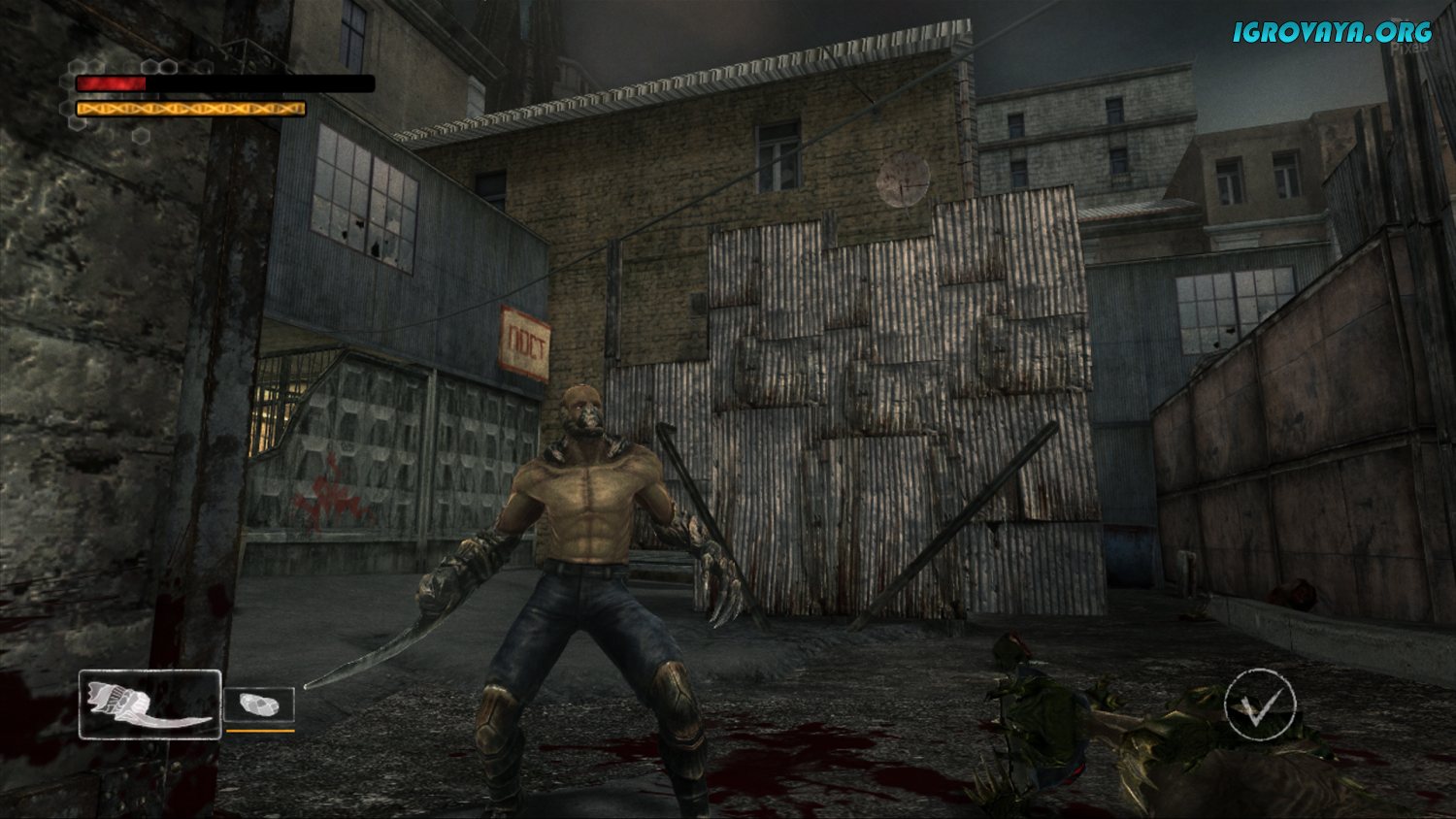Click the circular checkmark objective icon
Image resolution: width=1456 pixels, height=819 pixels.
click(x=1259, y=704)
